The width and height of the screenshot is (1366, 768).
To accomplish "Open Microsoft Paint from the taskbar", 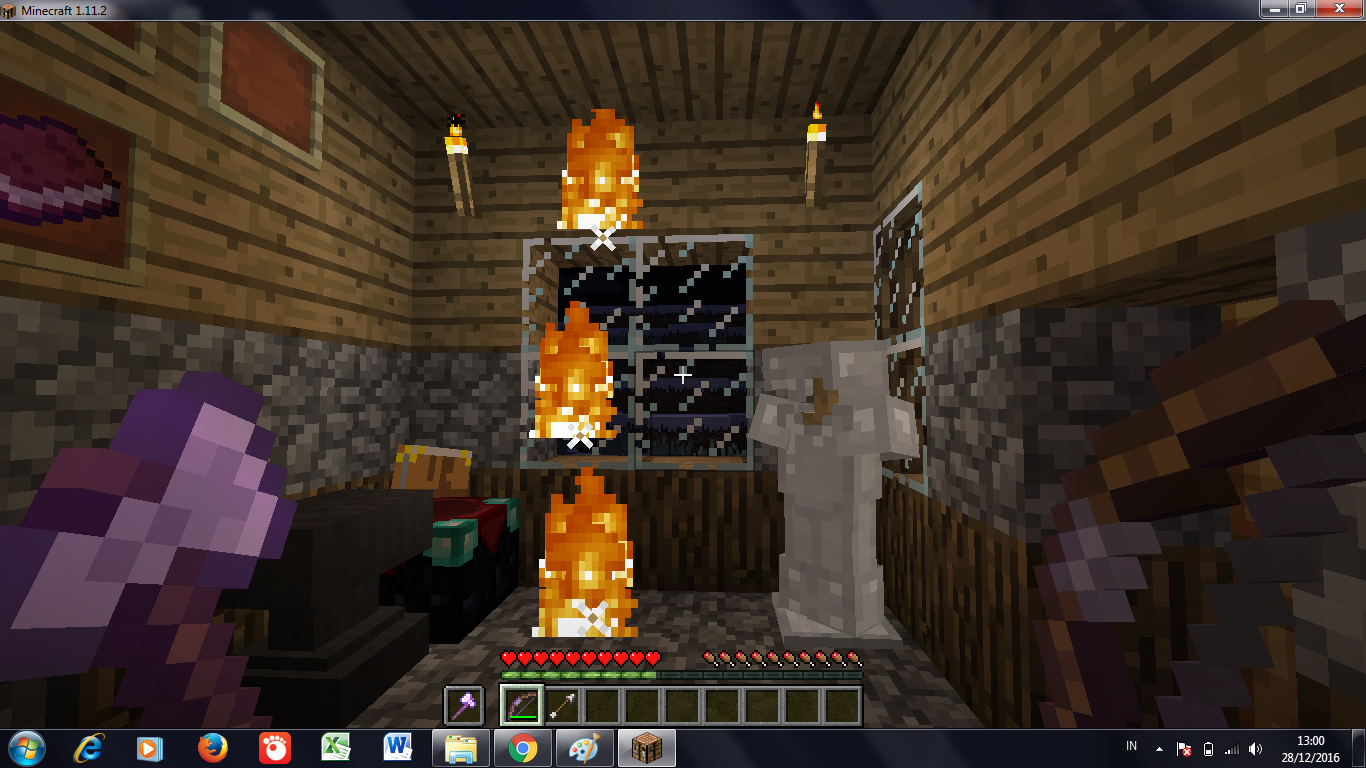I will [584, 748].
